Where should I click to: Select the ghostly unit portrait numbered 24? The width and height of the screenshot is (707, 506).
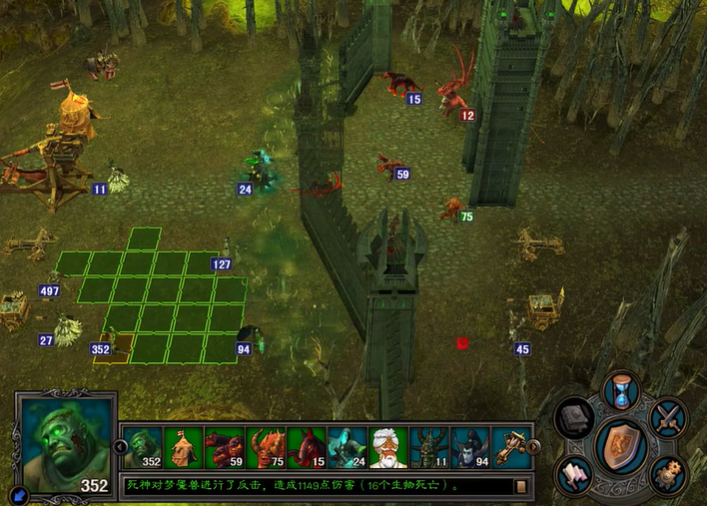pyautogui.click(x=348, y=448)
